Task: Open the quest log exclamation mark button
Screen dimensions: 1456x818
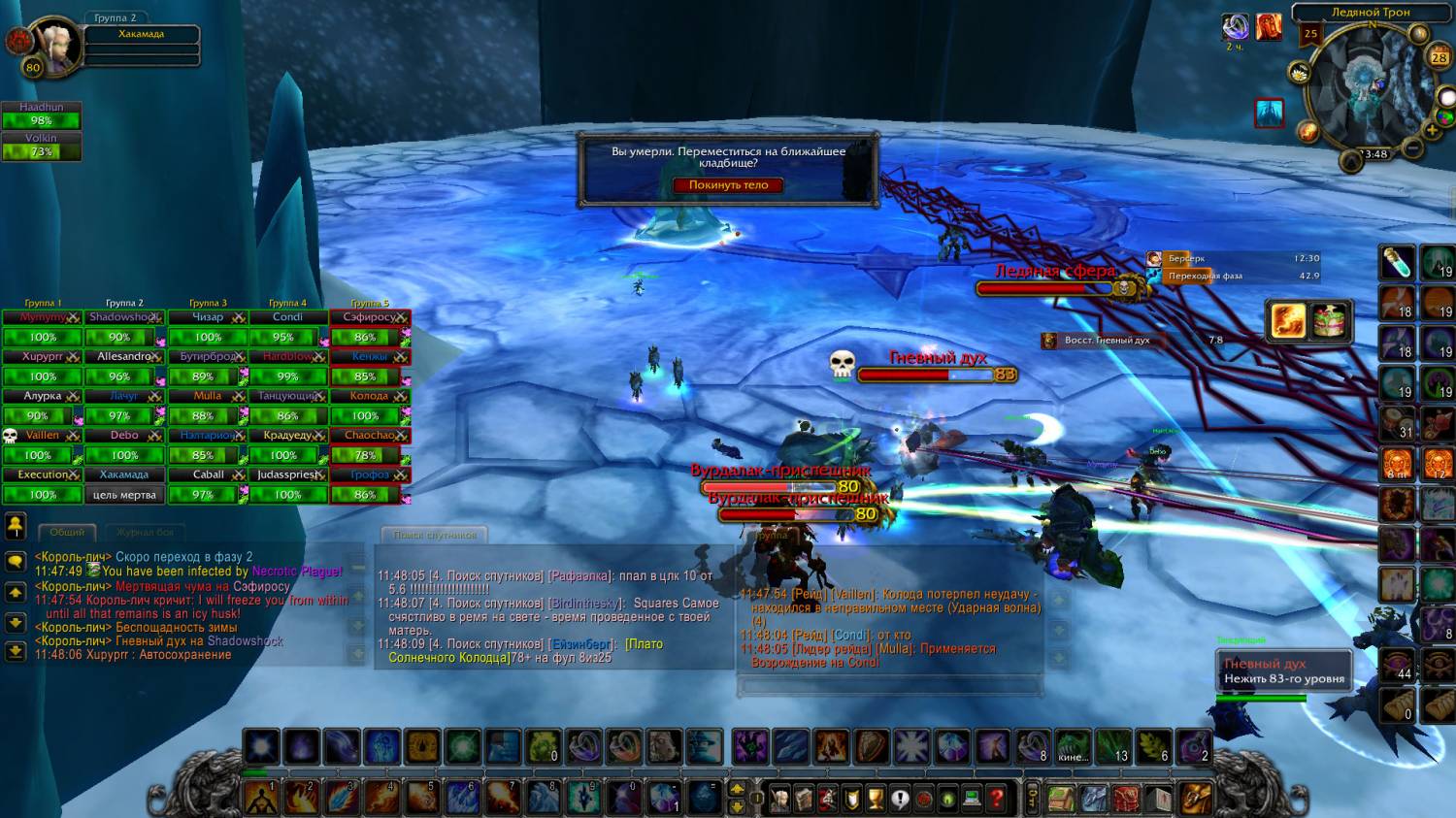Action: [x=900, y=799]
